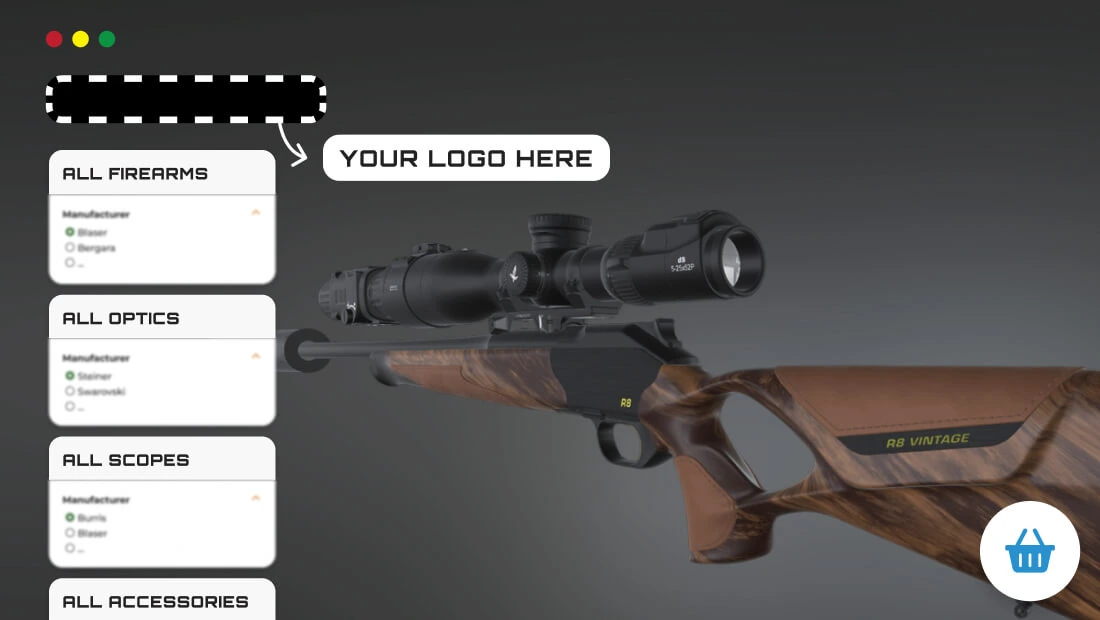1100x620 pixels.
Task: Click the green window maximize dot
Action: coord(107,39)
